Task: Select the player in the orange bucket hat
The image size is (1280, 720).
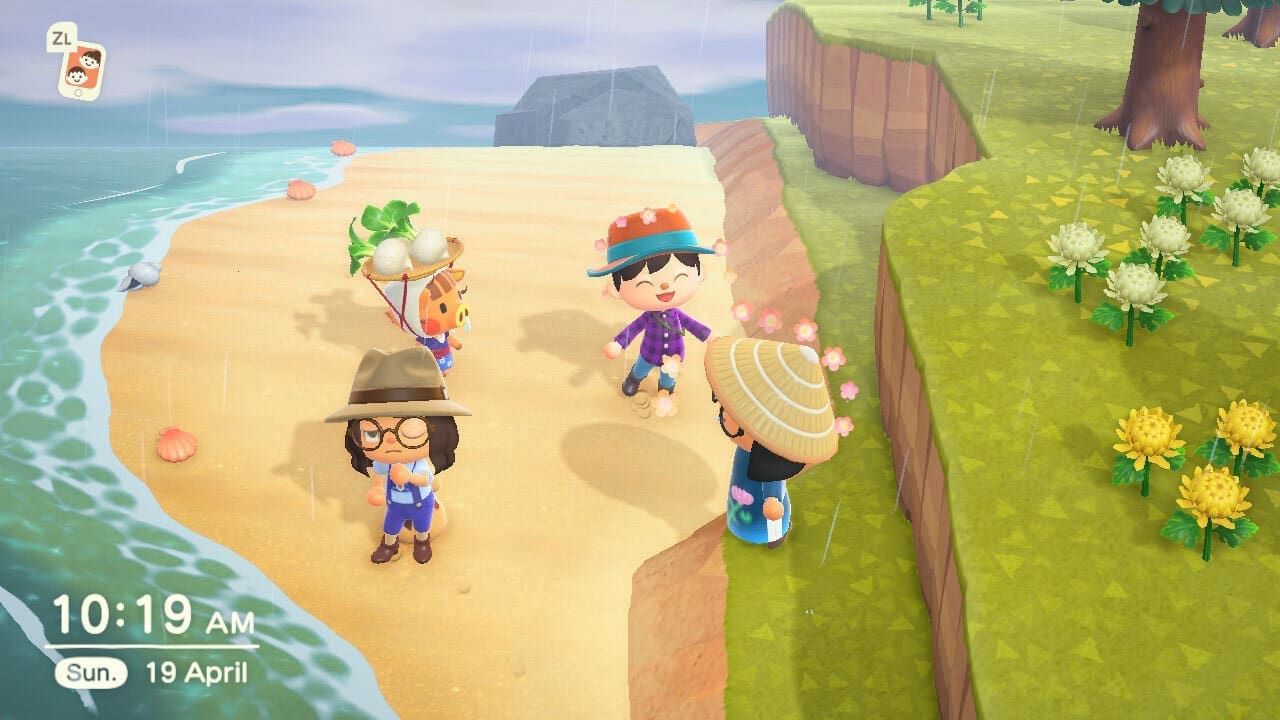Action: [650, 290]
